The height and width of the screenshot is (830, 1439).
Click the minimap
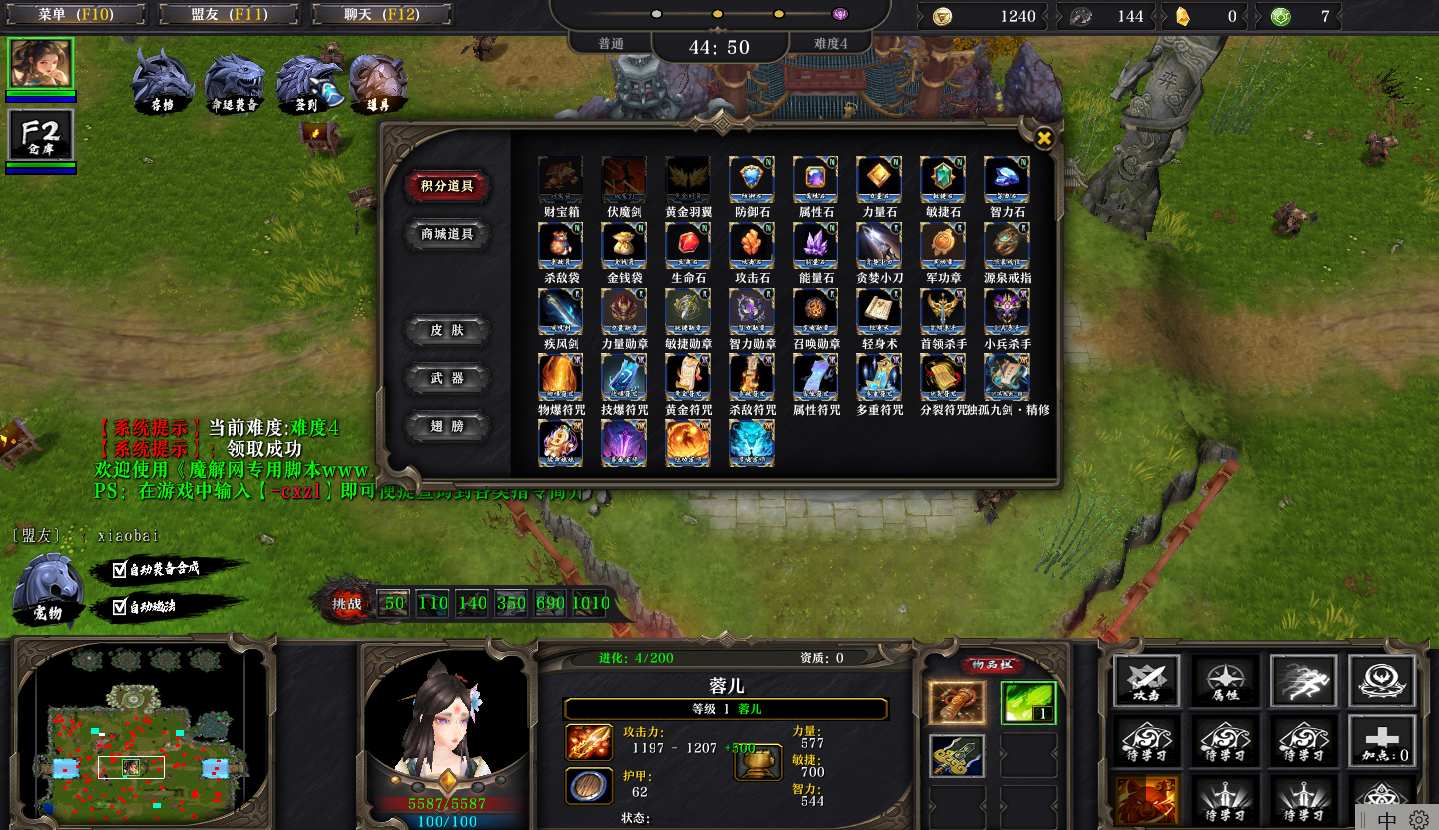[140, 730]
